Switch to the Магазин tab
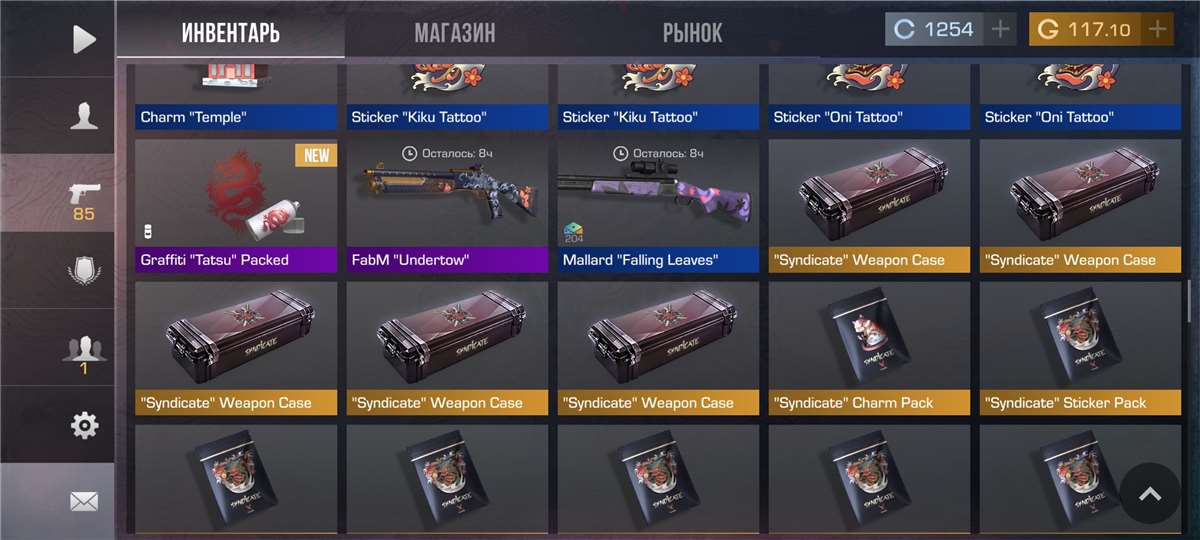Screen dimensions: 1200x540 point(454,32)
